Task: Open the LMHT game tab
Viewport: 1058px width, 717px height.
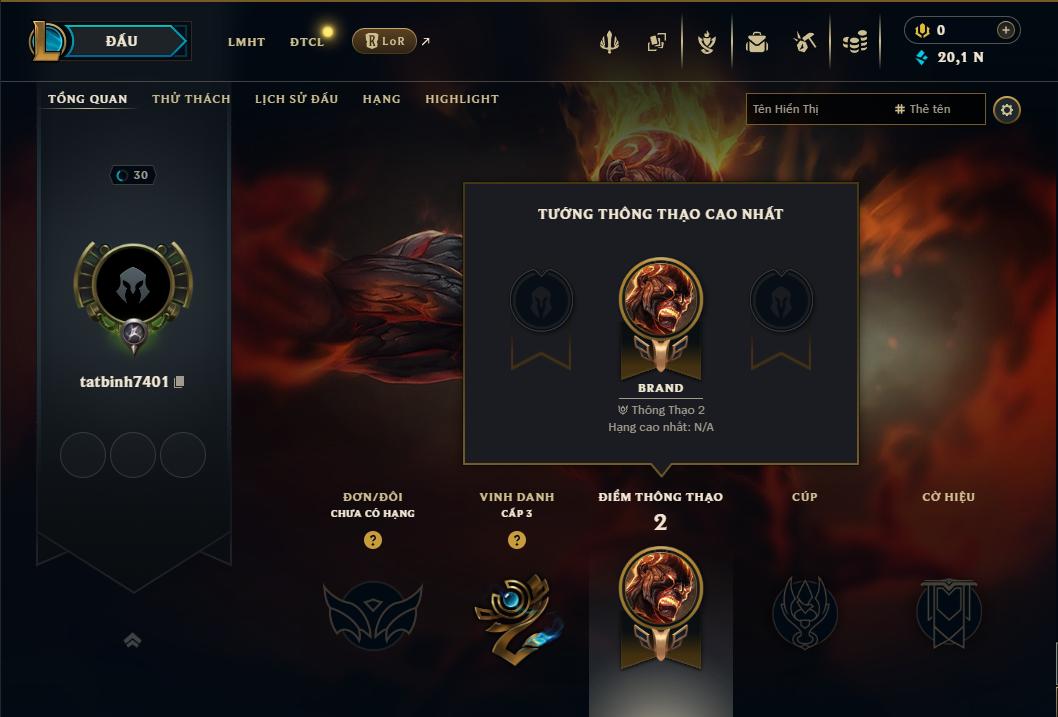Action: click(246, 42)
